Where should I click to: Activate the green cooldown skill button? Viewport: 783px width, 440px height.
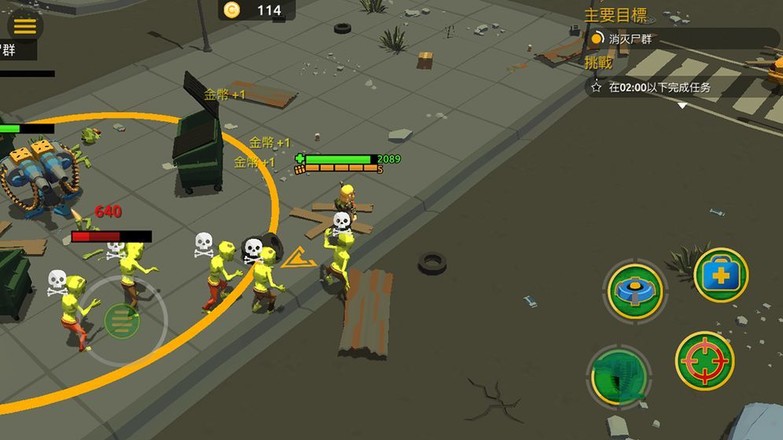[x=619, y=375]
